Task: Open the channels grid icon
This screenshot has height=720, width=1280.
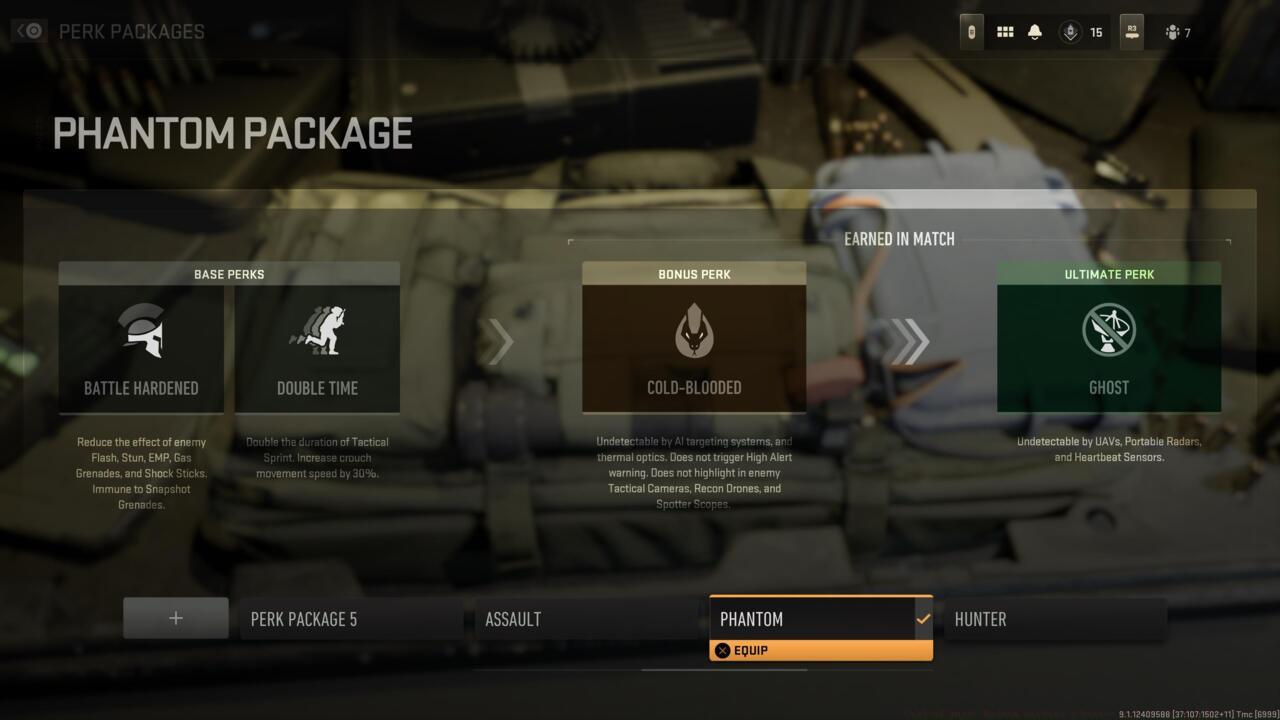Action: [x=1005, y=31]
